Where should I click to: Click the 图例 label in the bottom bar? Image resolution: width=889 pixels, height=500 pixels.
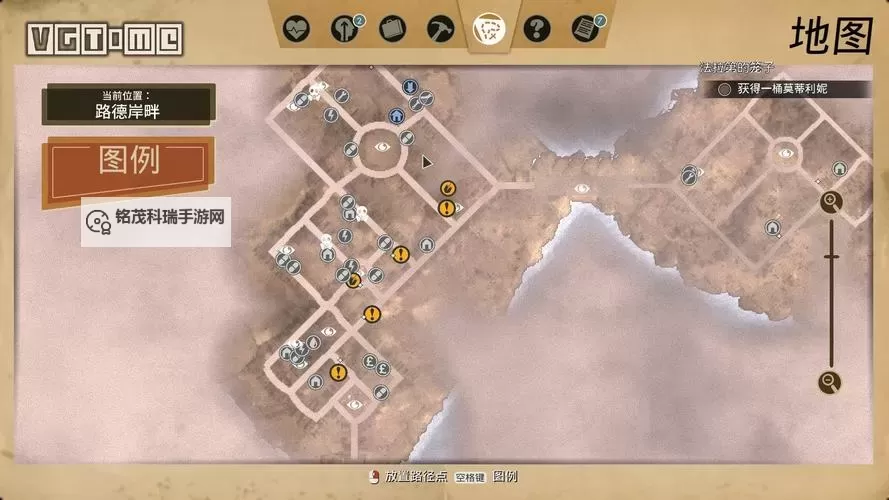pos(505,477)
